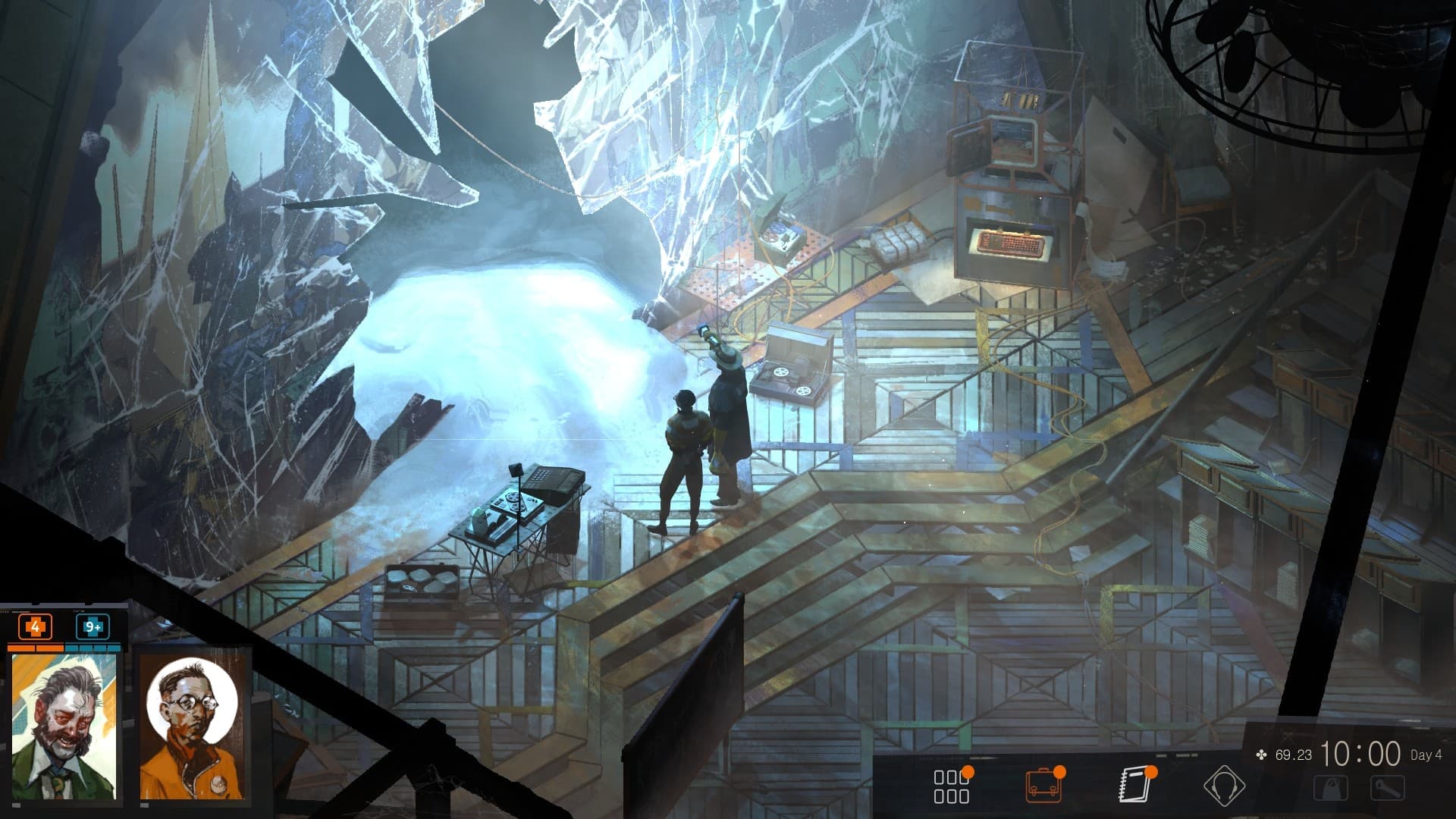Click a segment of the orange health bar

click(x=34, y=648)
